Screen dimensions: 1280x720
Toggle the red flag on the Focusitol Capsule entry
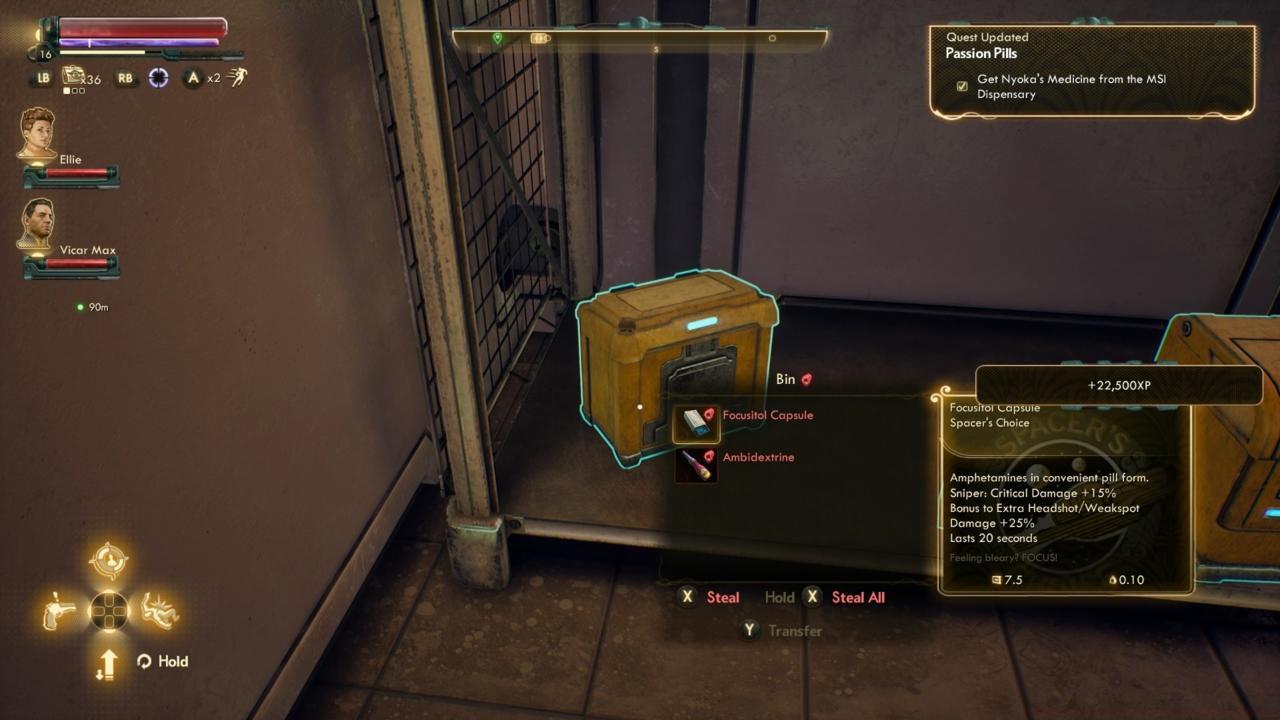pos(710,414)
